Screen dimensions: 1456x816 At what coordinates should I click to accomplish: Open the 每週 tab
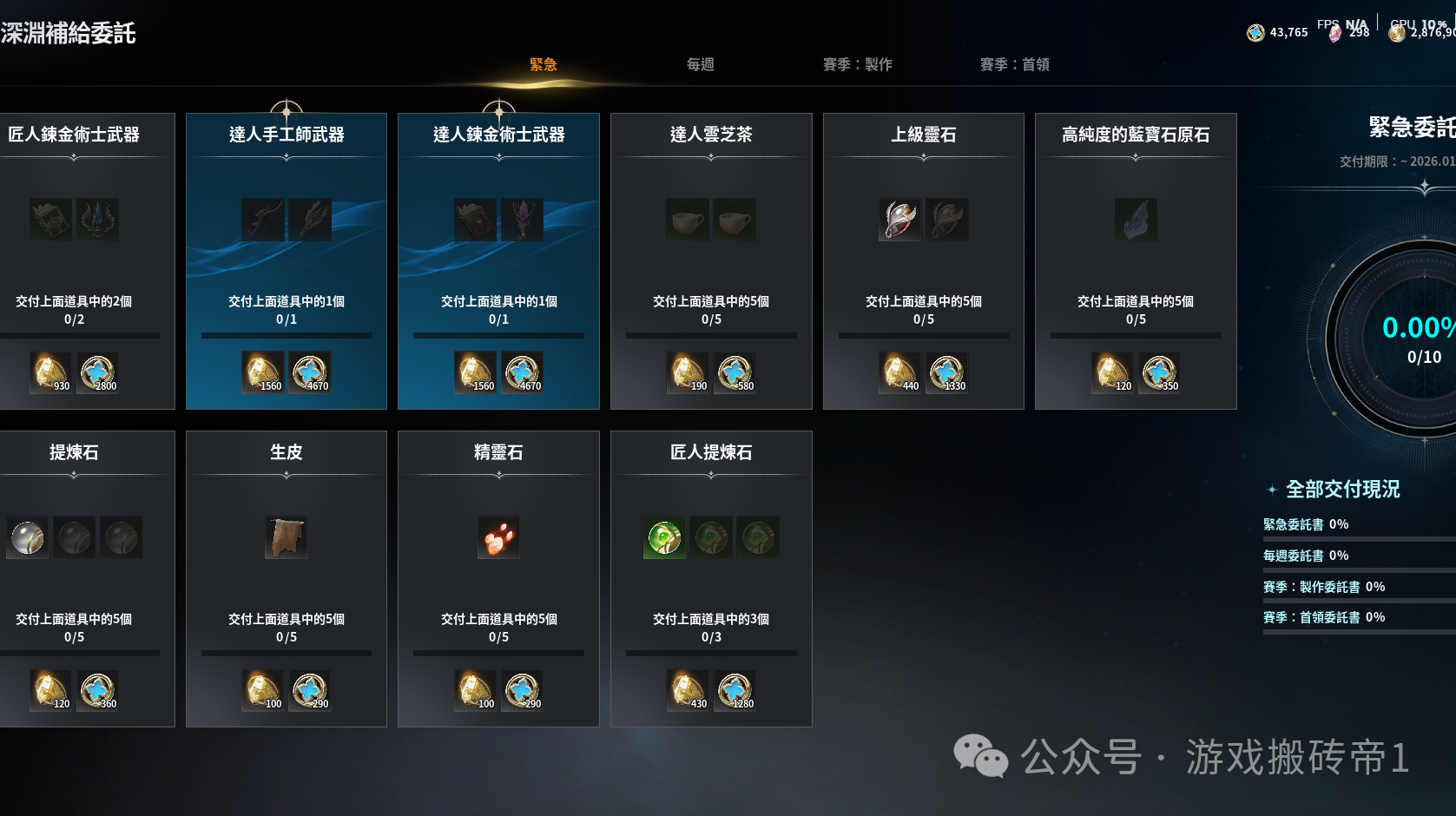point(701,65)
